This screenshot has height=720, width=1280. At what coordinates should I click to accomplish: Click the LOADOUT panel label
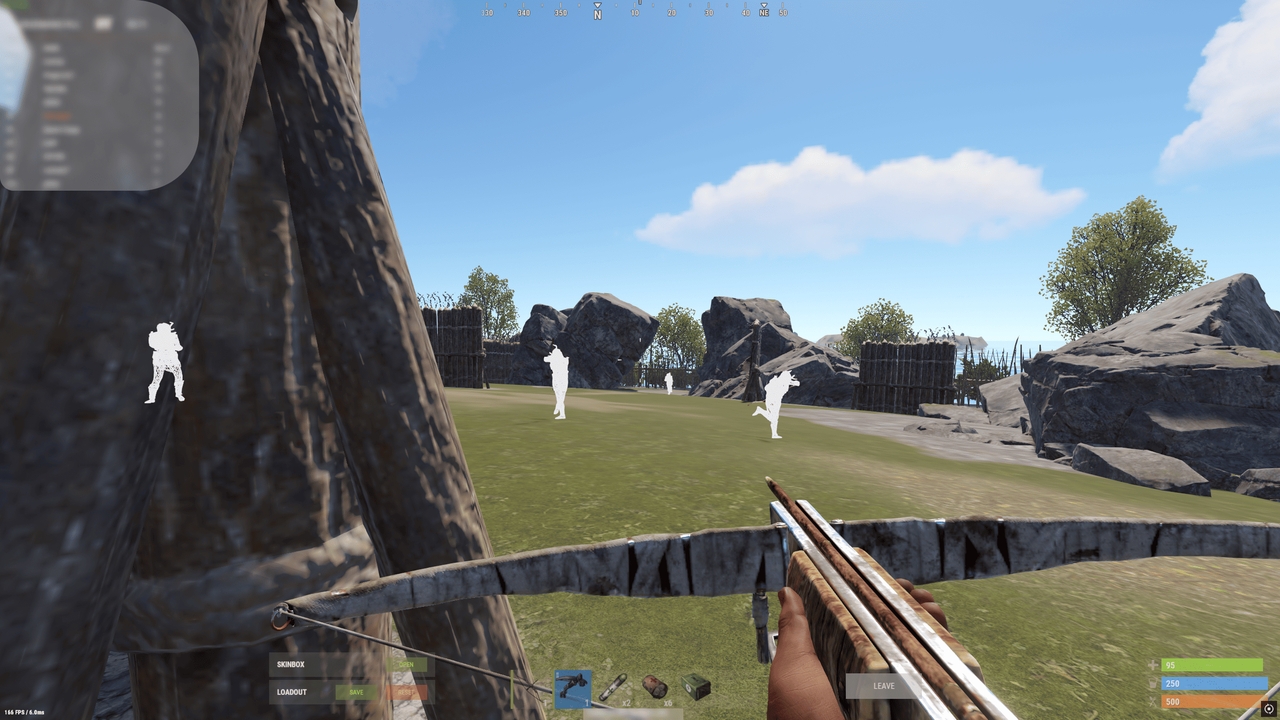[292, 692]
